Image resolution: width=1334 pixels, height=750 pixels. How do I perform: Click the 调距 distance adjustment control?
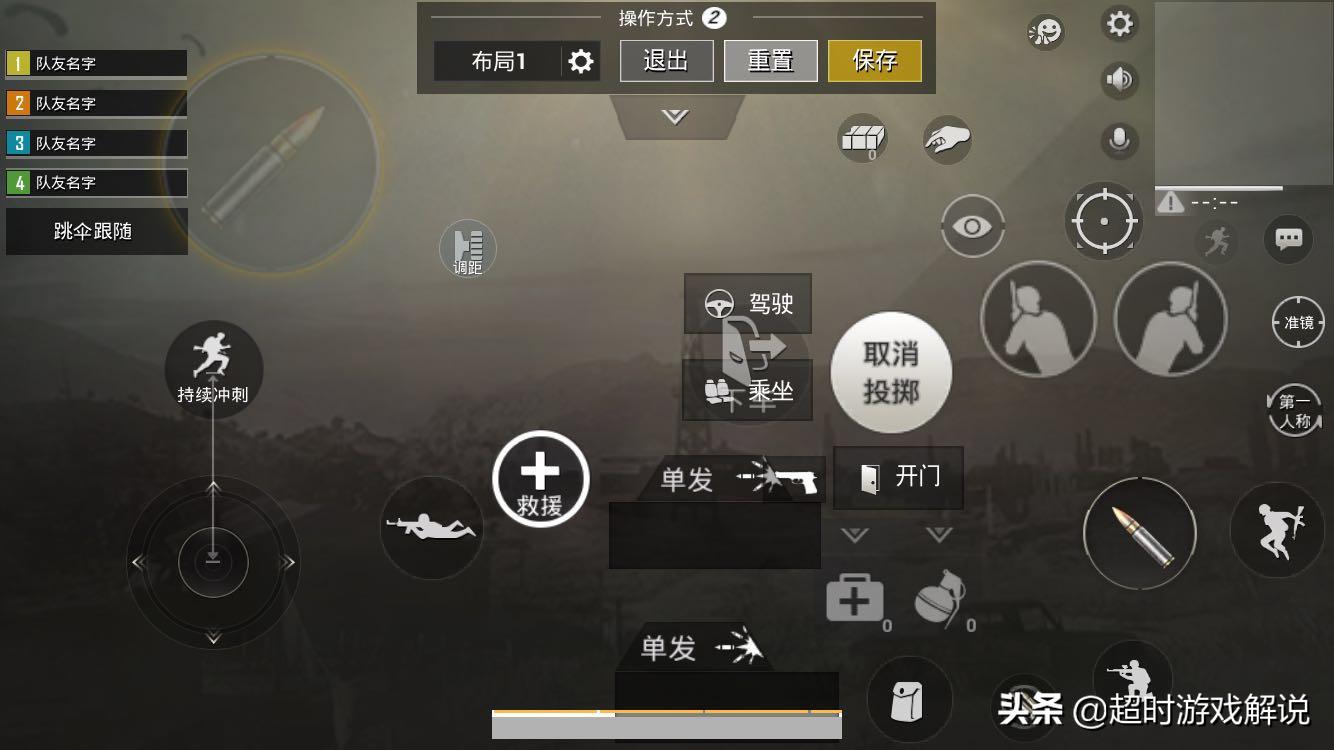pos(467,249)
